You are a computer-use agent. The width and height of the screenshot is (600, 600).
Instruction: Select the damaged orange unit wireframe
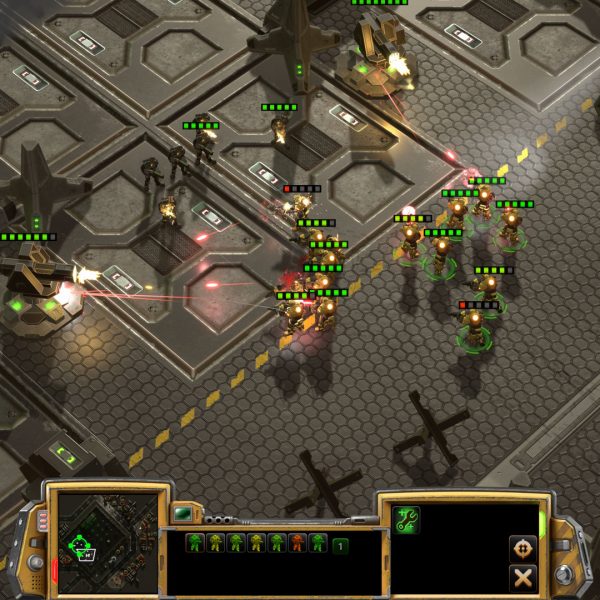point(296,544)
